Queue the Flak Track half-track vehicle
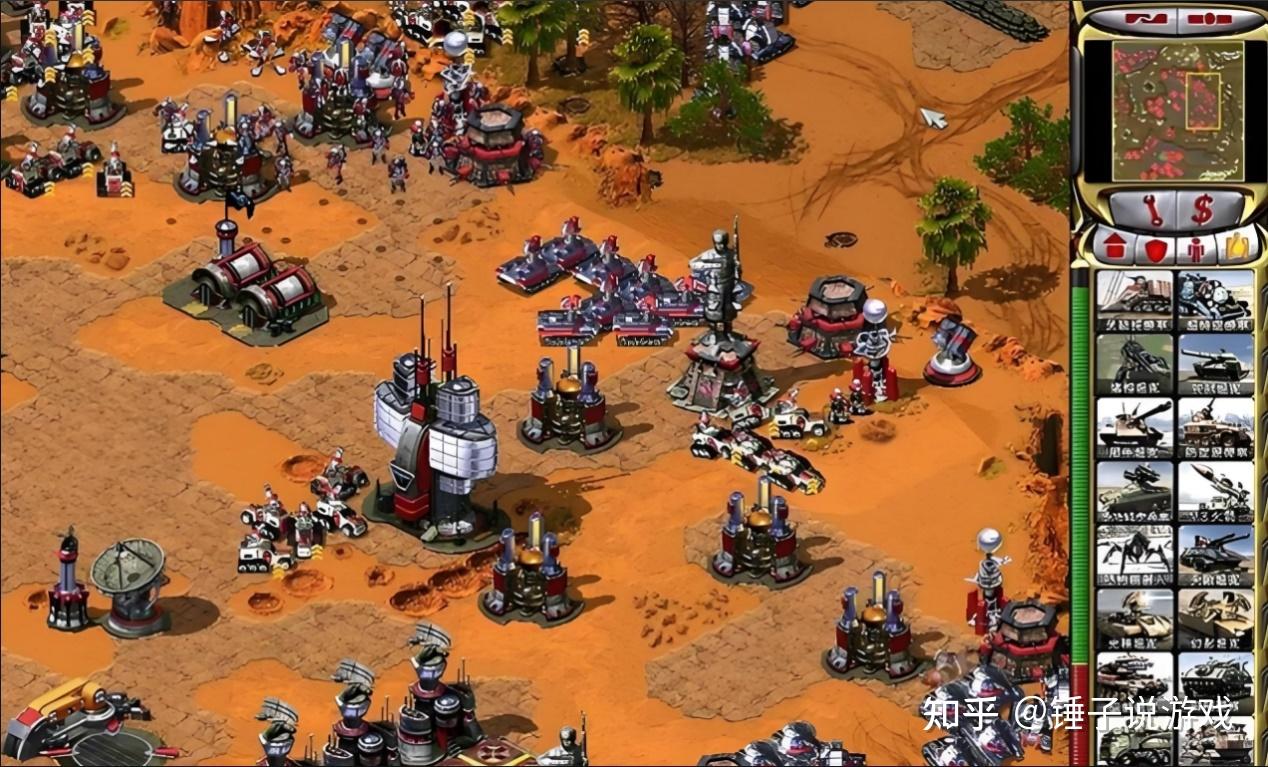1268x767 pixels. [x=1215, y=423]
